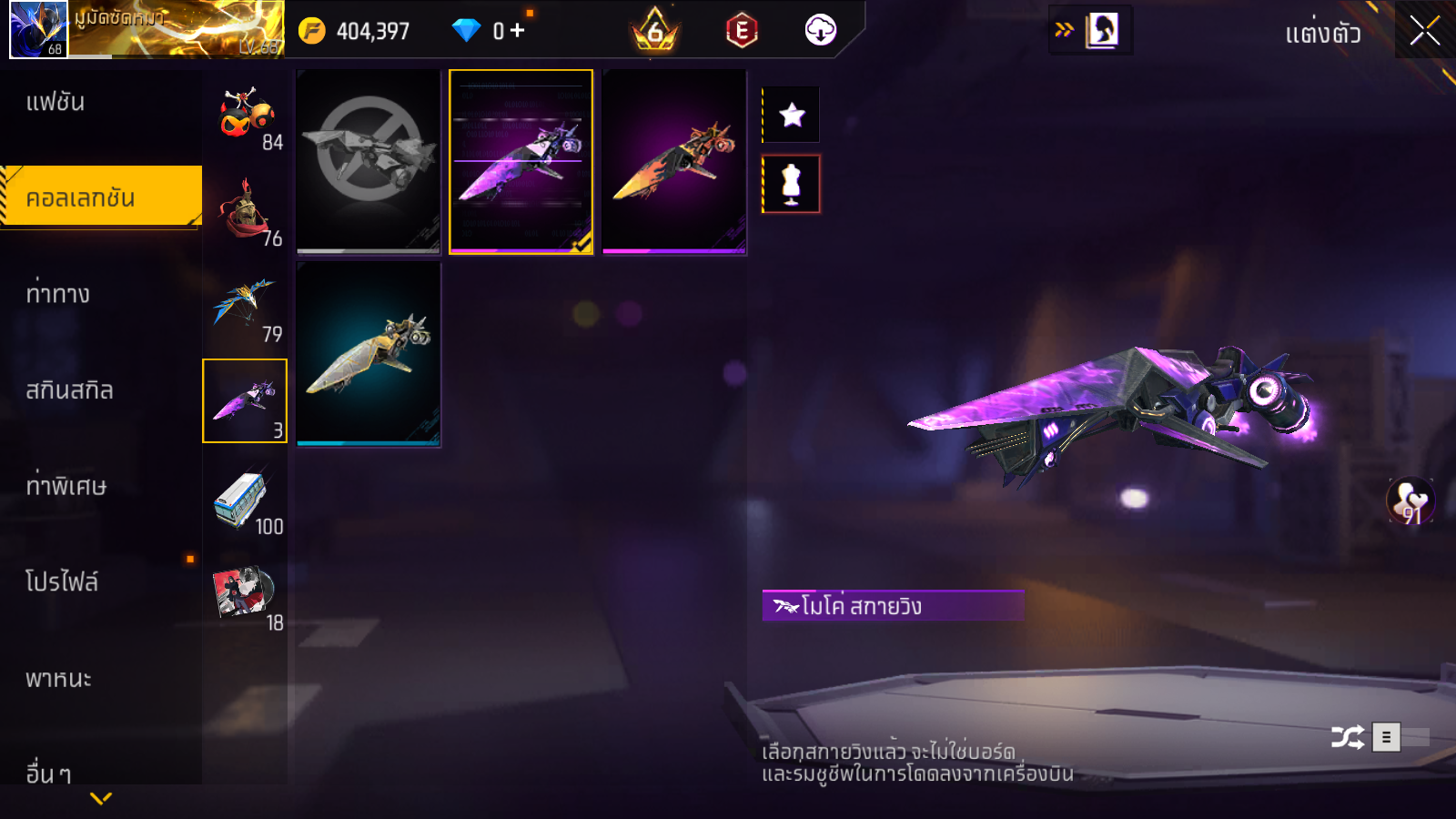This screenshot has width=1456, height=819.
Task: Go to the สกินสกิล section
Action: 69,390
